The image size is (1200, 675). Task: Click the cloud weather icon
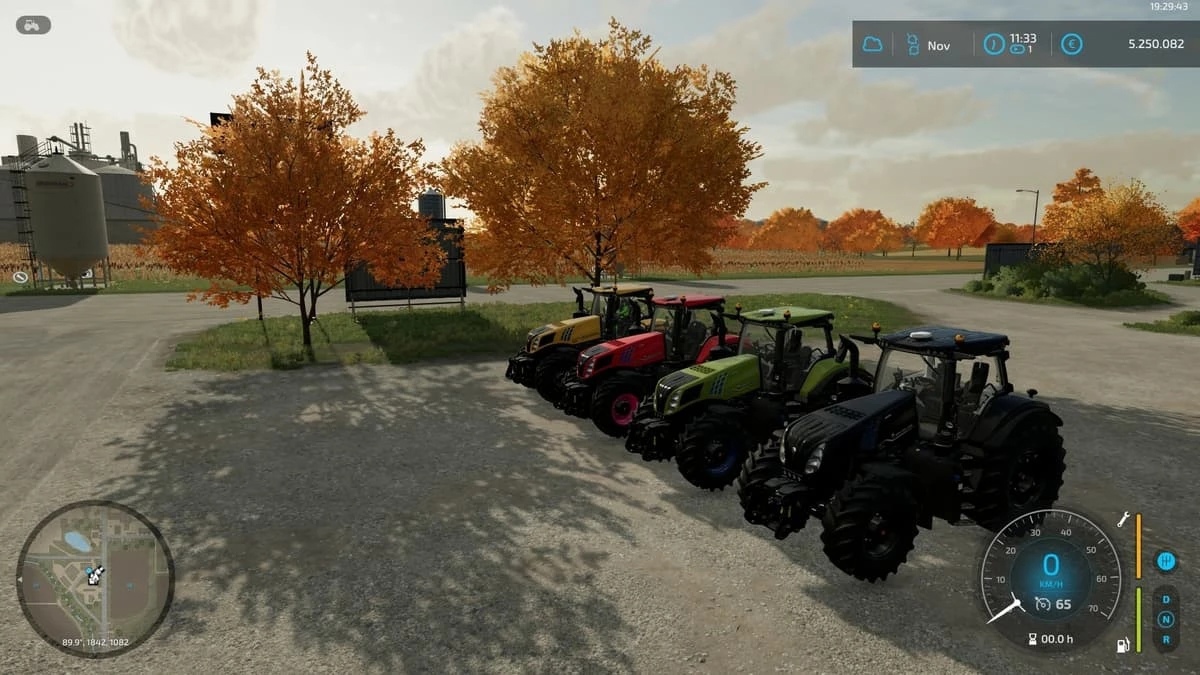point(873,45)
